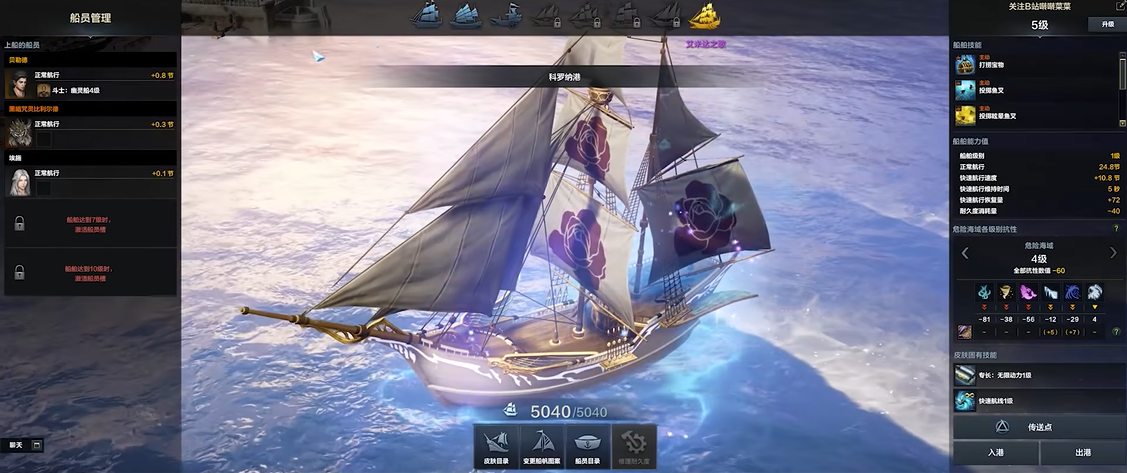Click the 出港 leave port button
The image size is (1127, 473).
(x=1083, y=454)
